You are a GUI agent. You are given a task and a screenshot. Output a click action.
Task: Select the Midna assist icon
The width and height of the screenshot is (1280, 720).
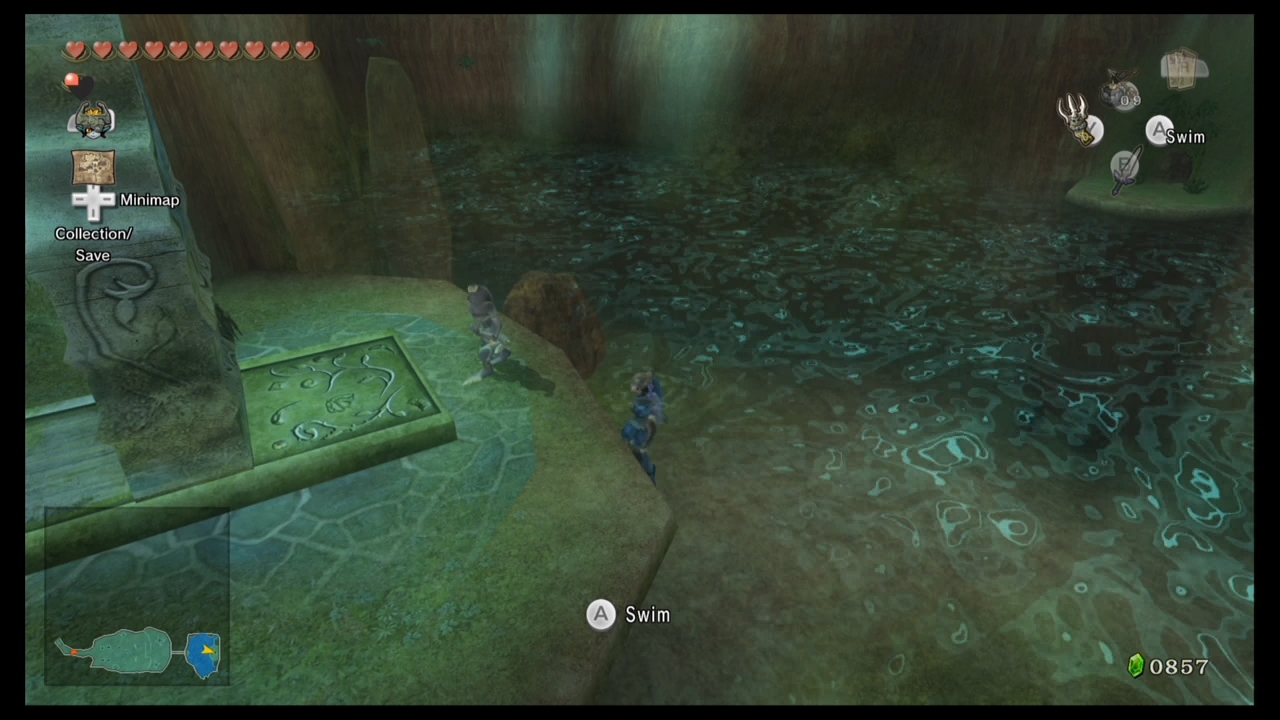click(92, 121)
